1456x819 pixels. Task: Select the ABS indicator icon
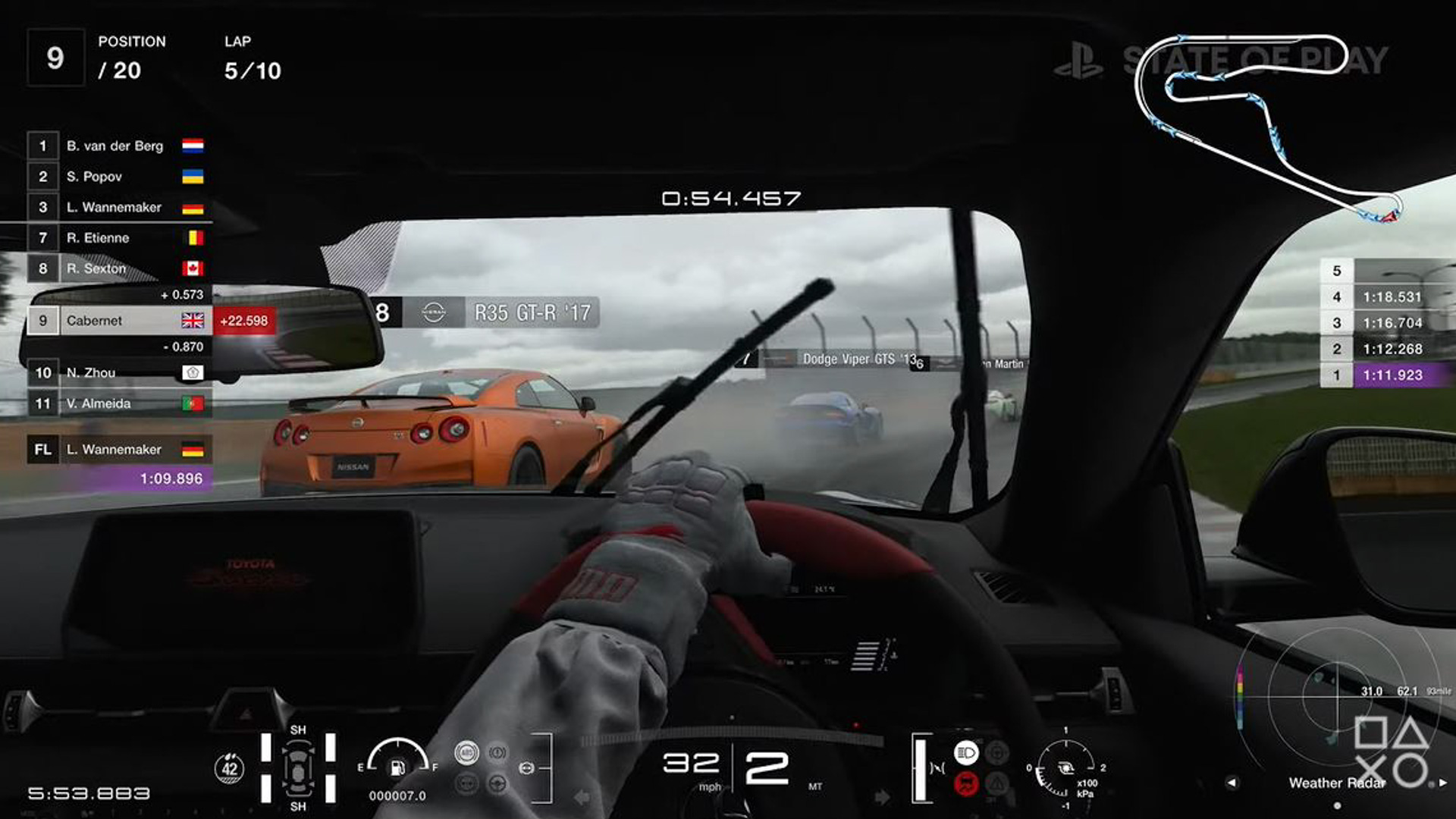(x=466, y=752)
